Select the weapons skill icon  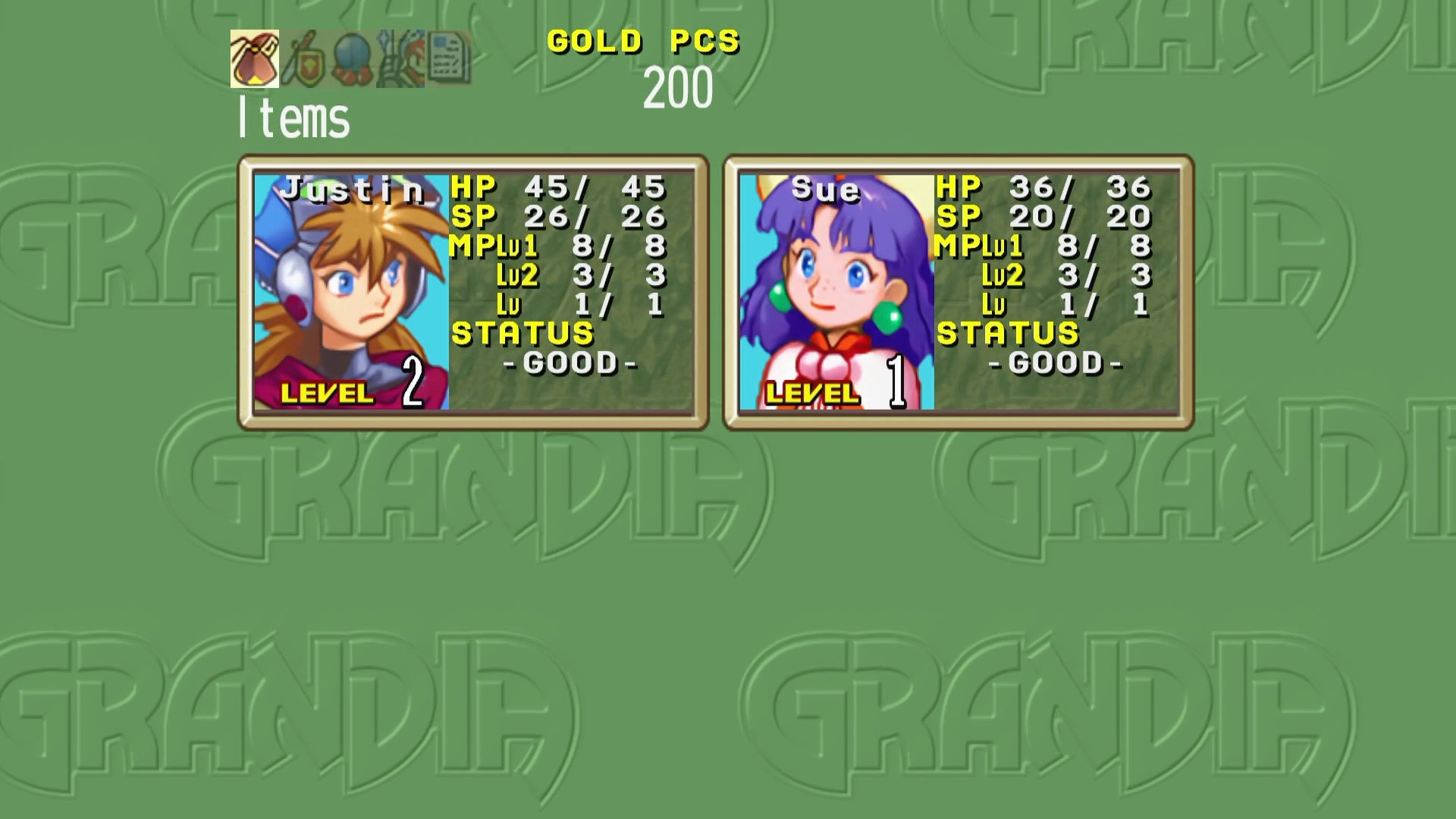pyautogui.click(x=400, y=59)
